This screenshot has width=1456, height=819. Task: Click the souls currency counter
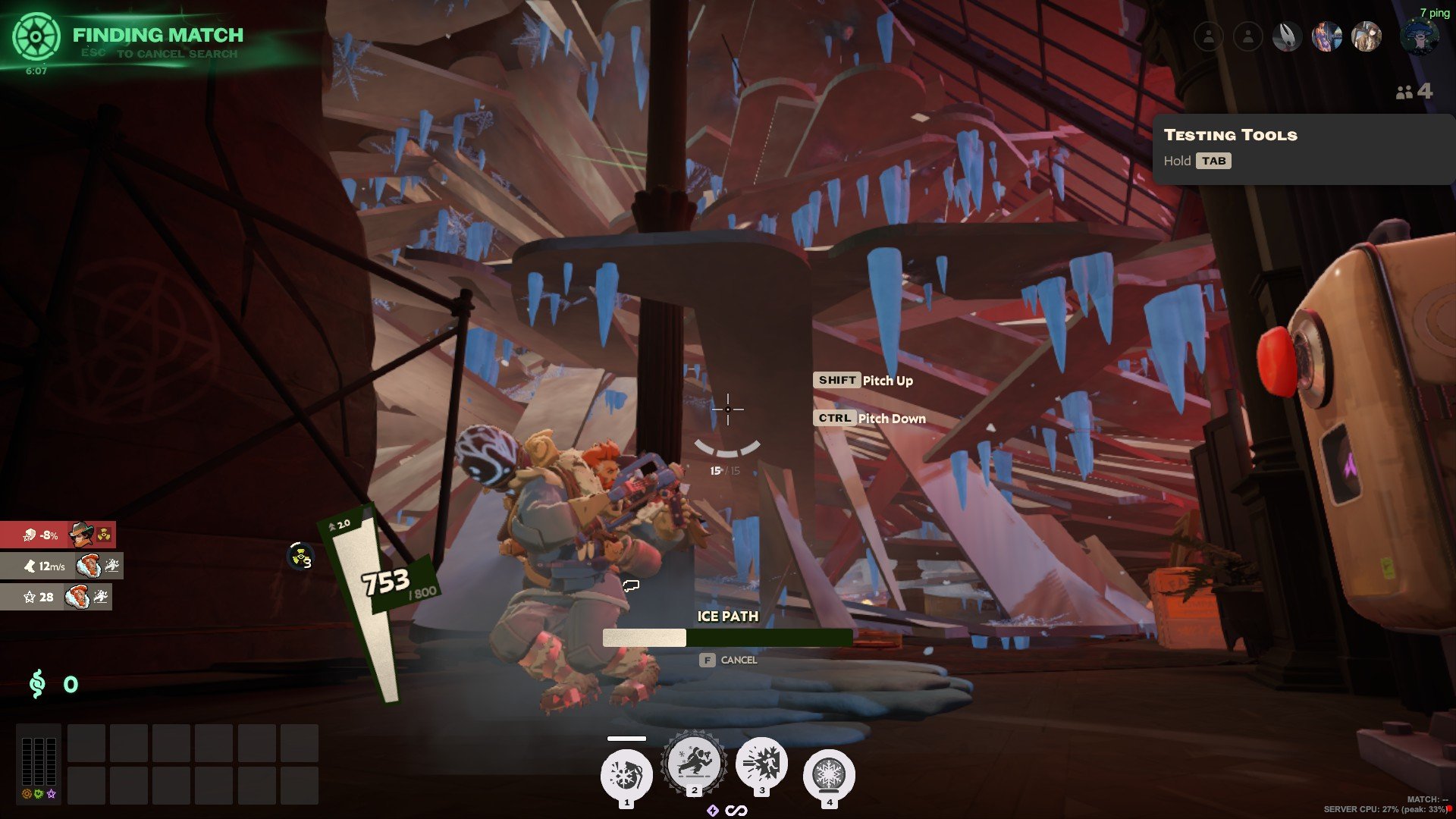pyautogui.click(x=53, y=684)
